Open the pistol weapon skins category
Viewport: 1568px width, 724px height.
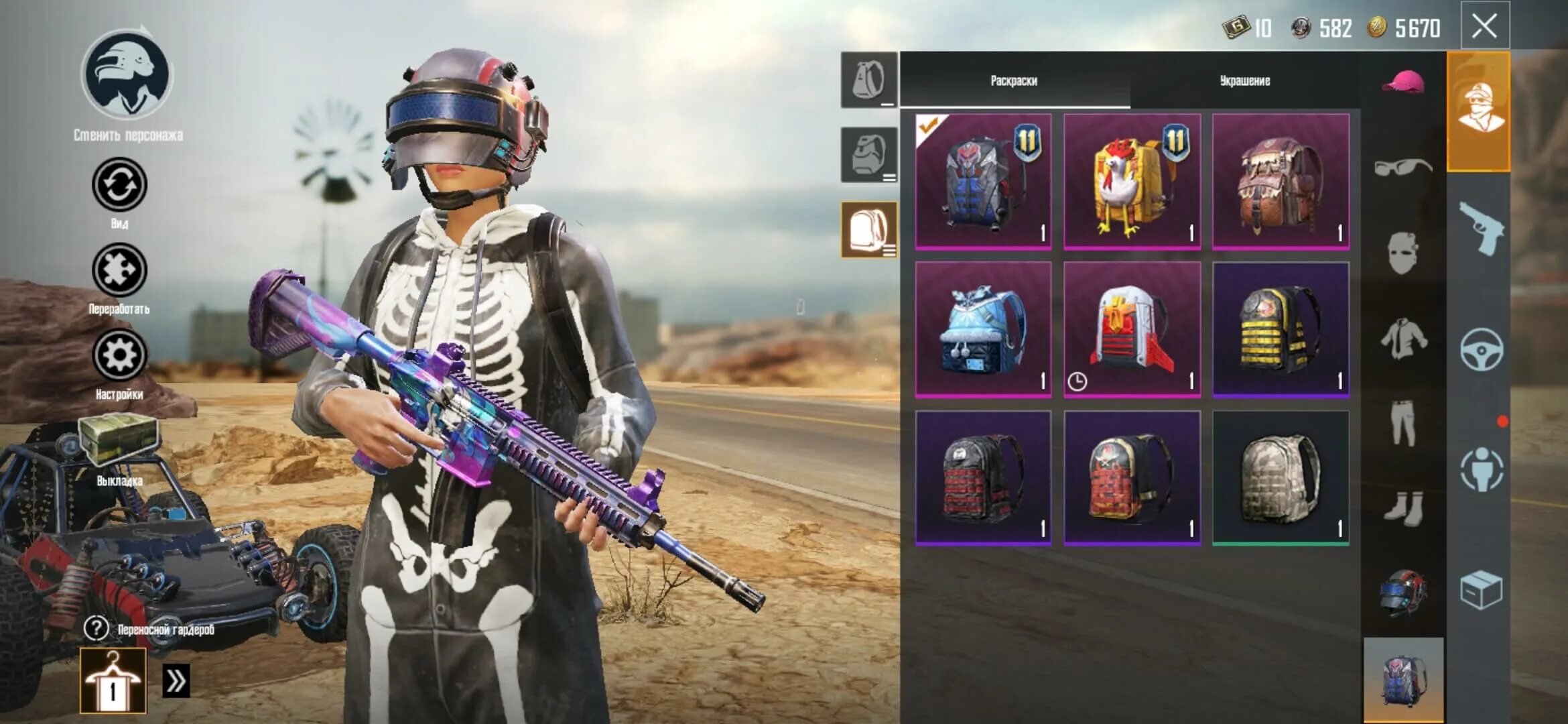click(1481, 229)
